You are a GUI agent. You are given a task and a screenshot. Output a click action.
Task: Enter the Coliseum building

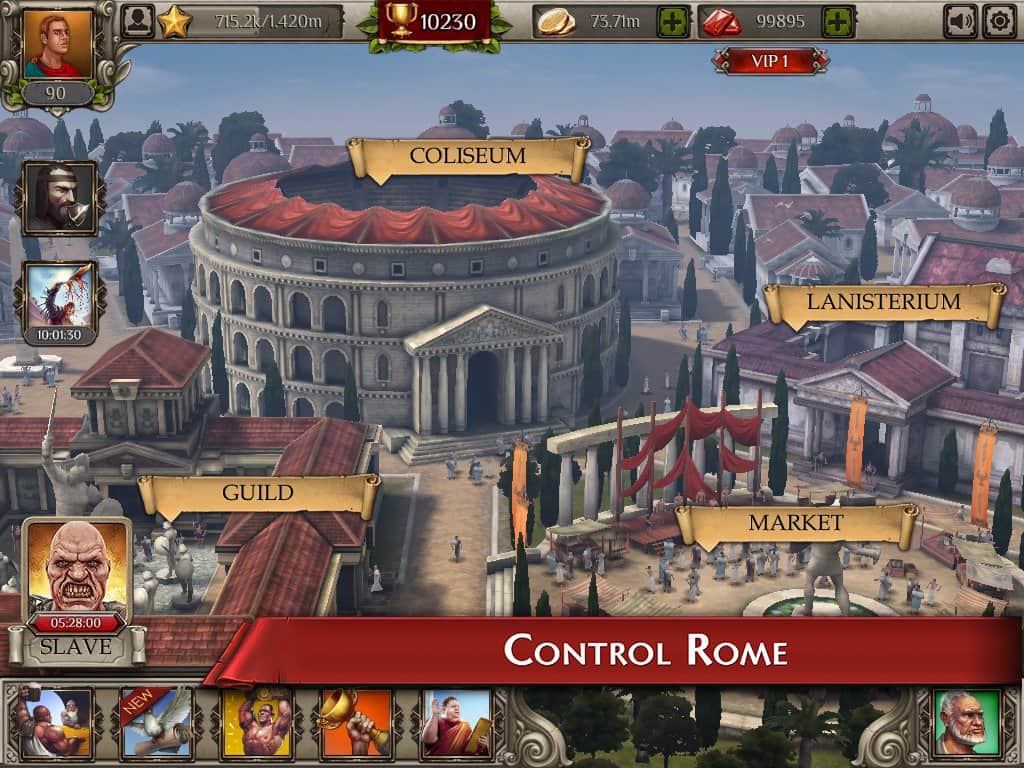pyautogui.click(x=468, y=157)
